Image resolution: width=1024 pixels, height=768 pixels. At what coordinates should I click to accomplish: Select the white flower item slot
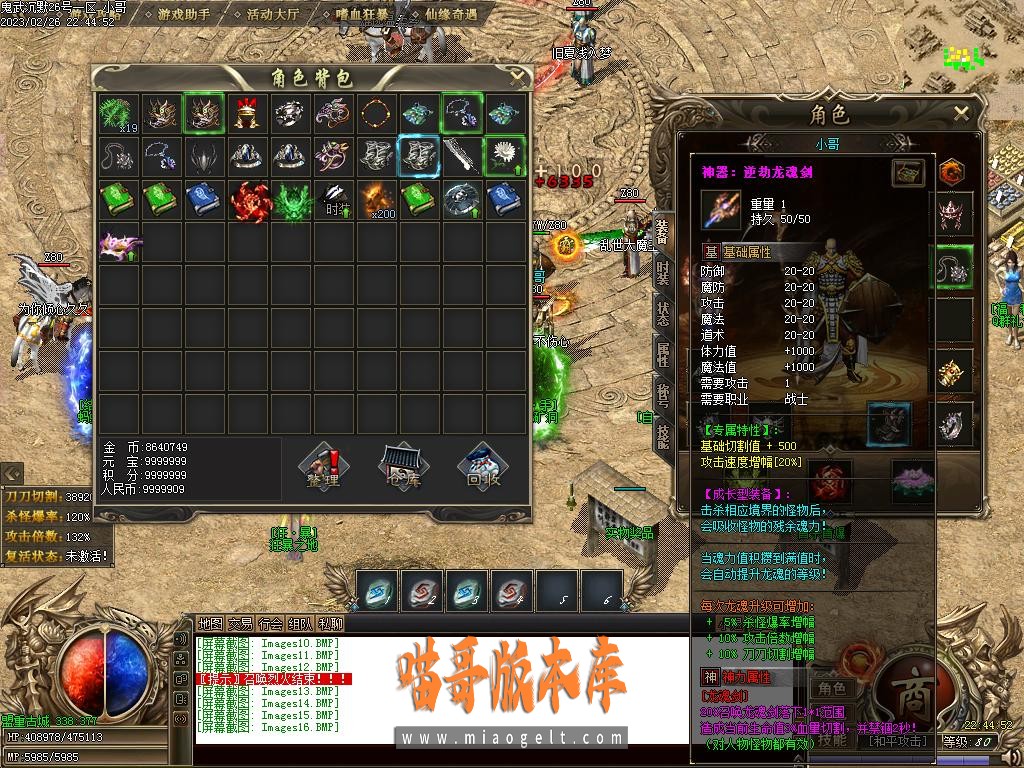point(505,156)
